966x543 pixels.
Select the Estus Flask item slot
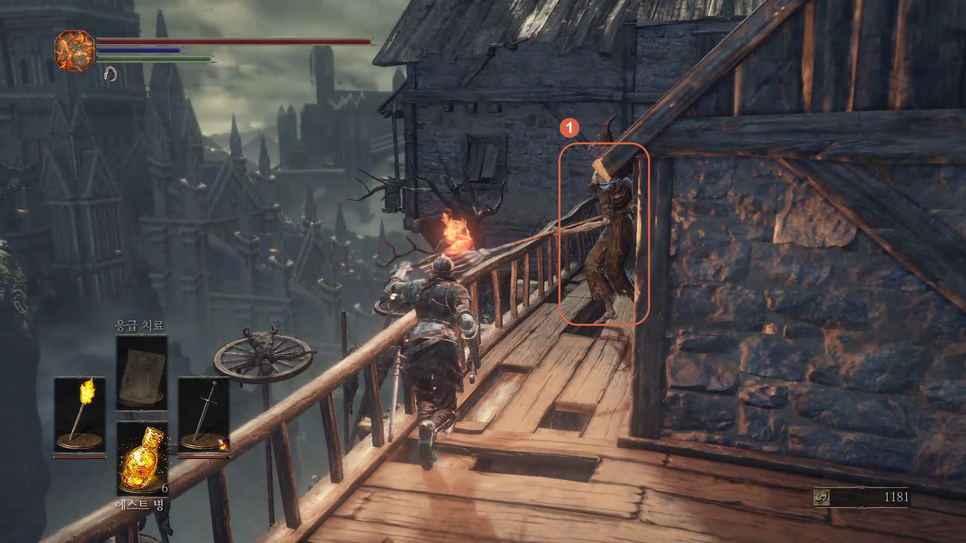tap(142, 458)
